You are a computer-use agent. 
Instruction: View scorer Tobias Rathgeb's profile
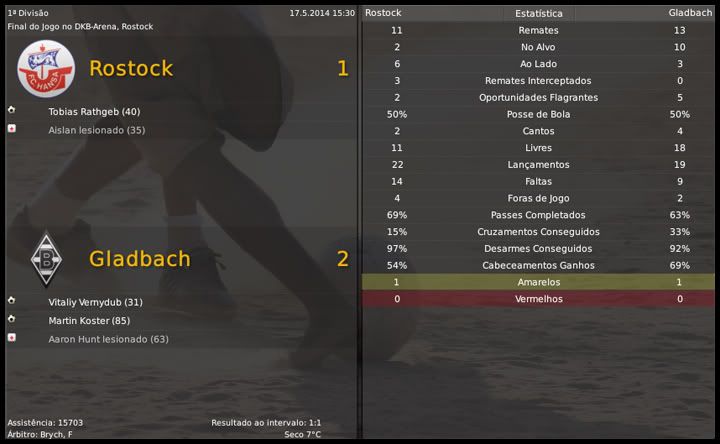94,112
